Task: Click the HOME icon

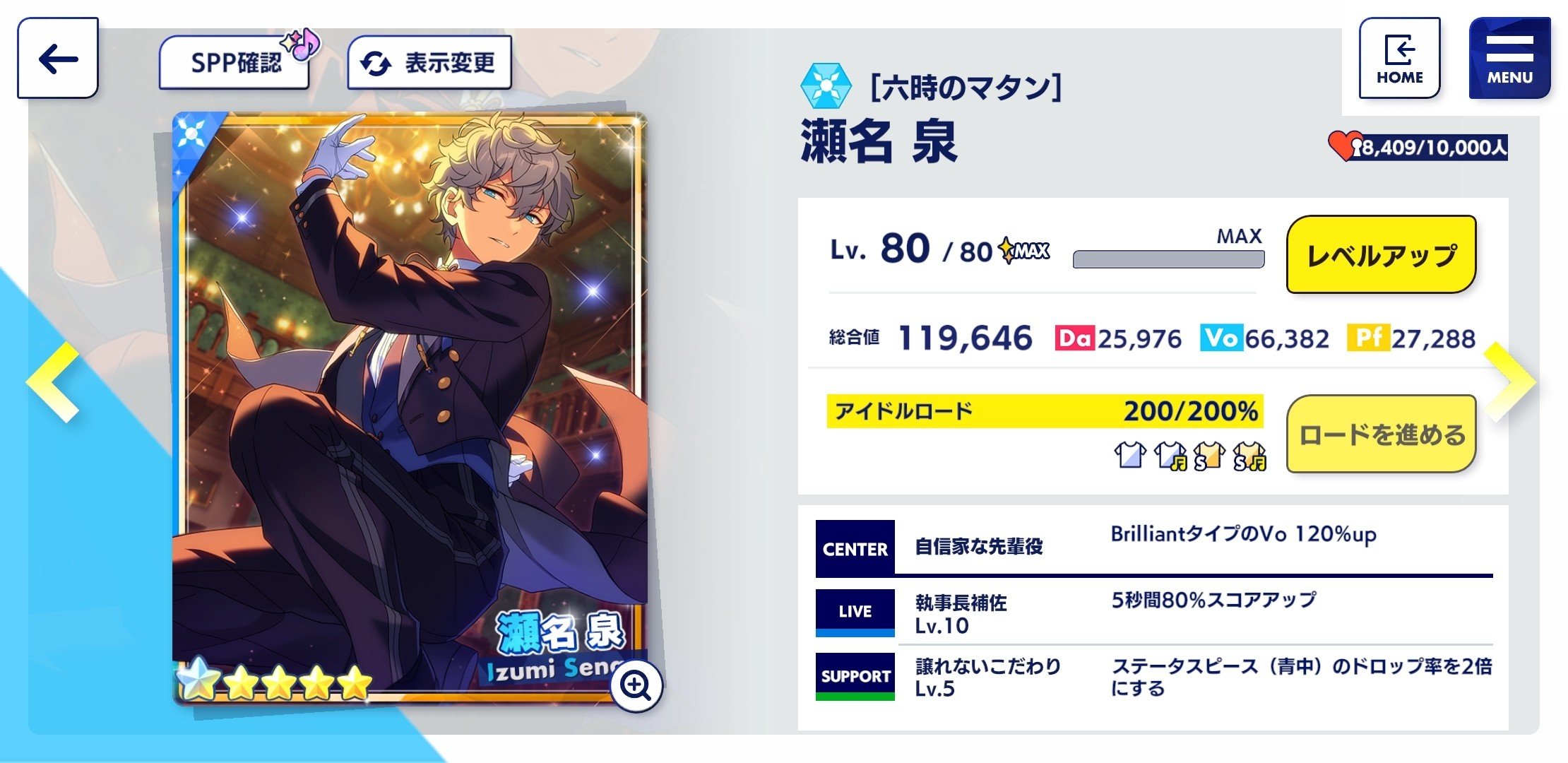Action: pos(1399,57)
